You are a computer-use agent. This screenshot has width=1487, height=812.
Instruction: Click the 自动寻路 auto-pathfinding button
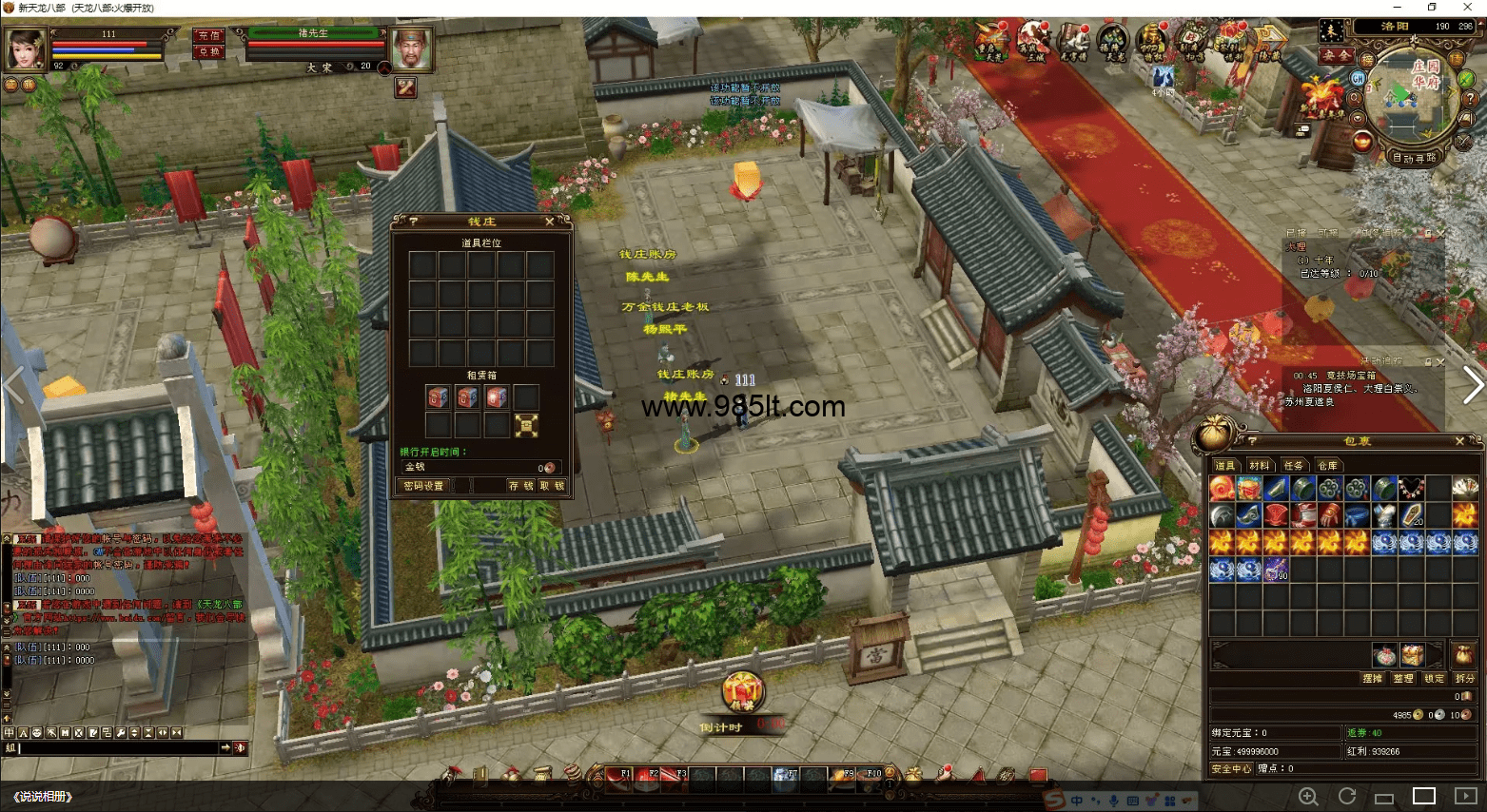tap(1414, 158)
